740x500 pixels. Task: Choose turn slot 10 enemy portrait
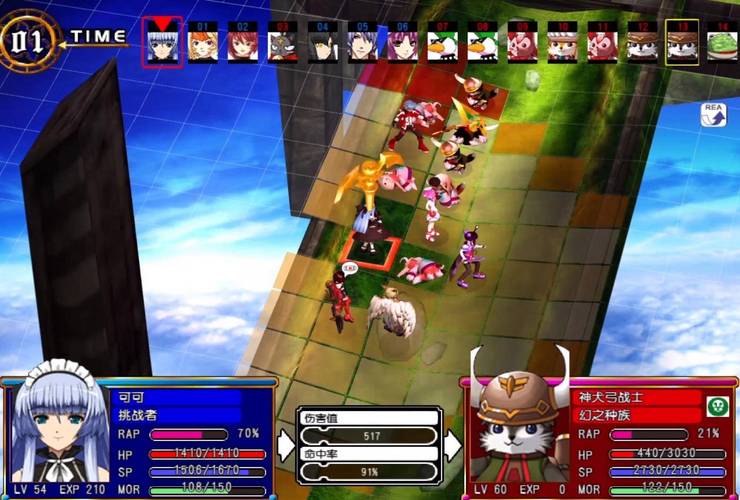tap(562, 44)
